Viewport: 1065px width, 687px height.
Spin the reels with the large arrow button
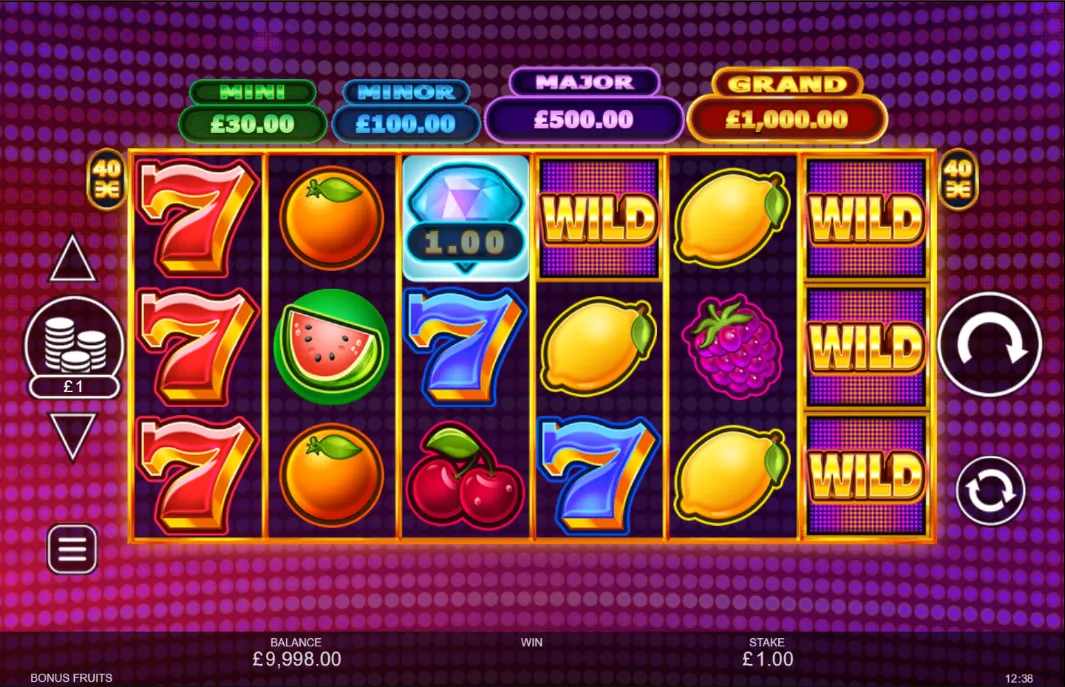click(x=989, y=344)
